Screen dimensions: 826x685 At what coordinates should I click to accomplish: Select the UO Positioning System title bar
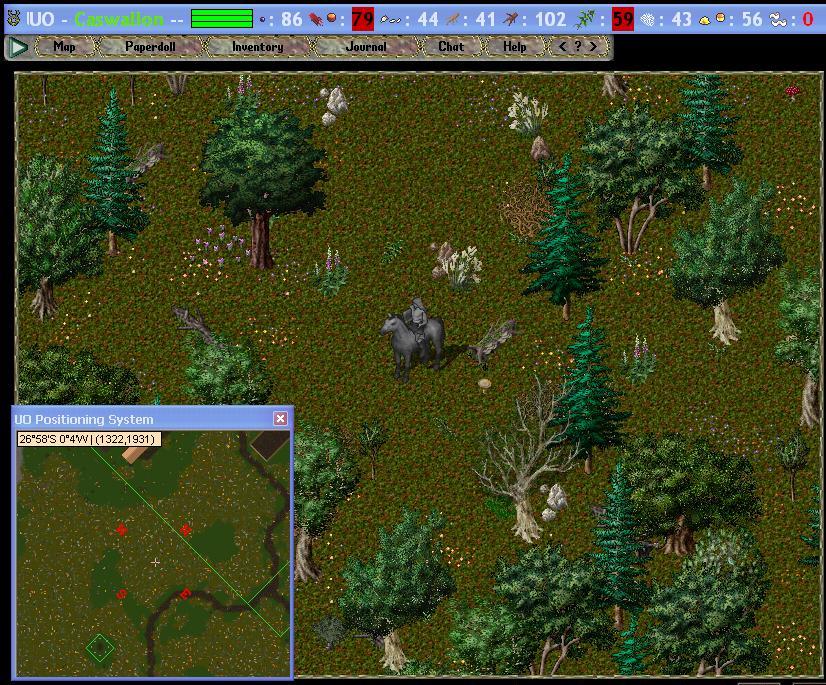coord(140,419)
